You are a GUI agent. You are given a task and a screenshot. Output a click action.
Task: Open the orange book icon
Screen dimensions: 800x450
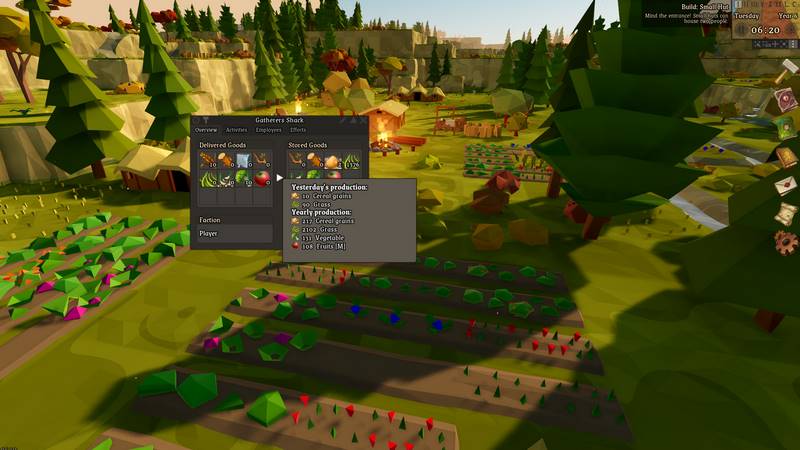coord(786,157)
